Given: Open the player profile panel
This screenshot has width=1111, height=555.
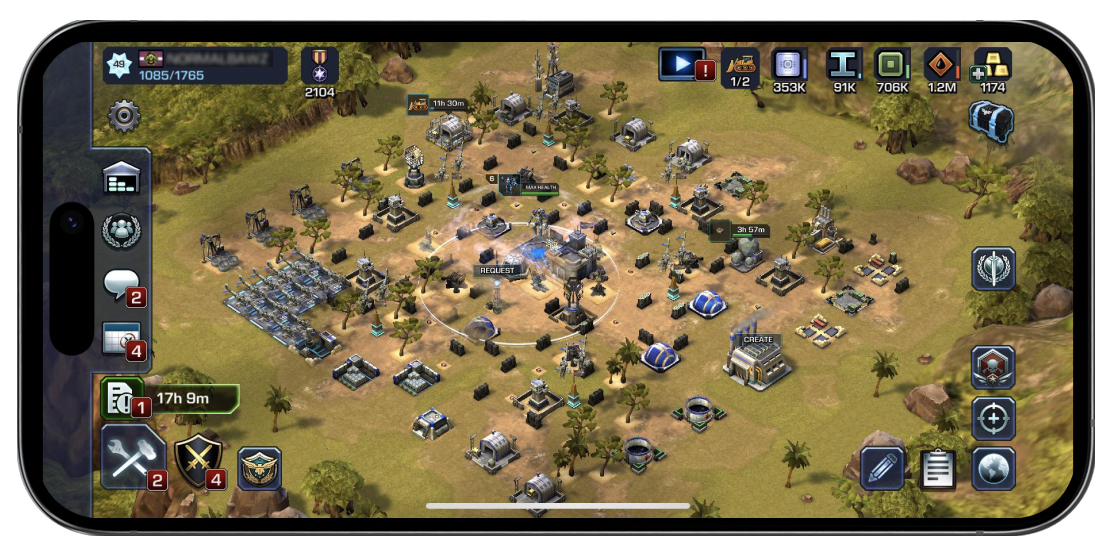Looking at the screenshot, I should [x=195, y=66].
